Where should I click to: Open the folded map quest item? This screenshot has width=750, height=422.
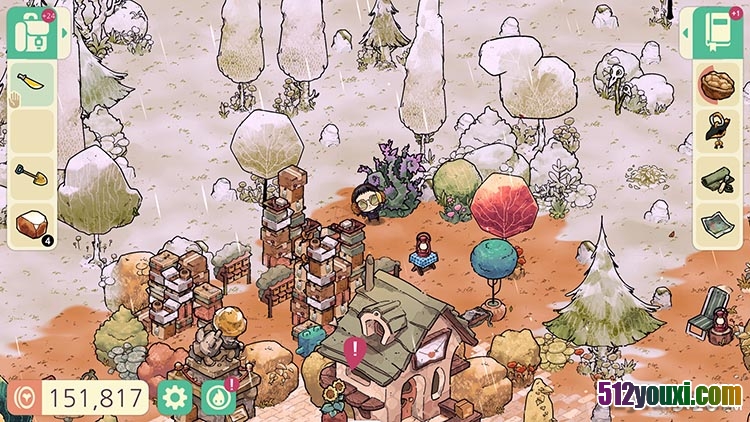tap(719, 224)
